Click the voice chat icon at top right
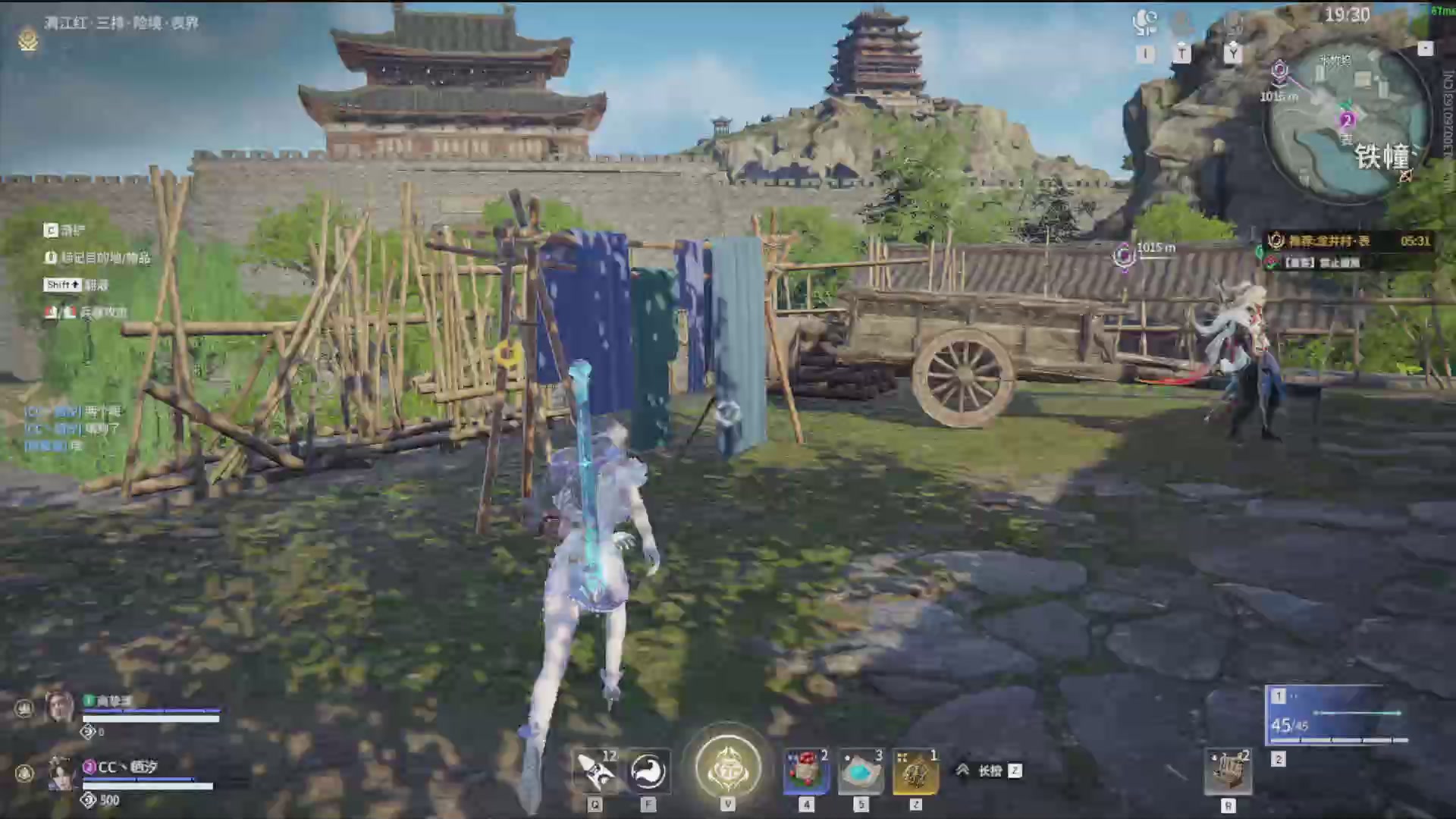This screenshot has height=819, width=1456. tap(1144, 23)
